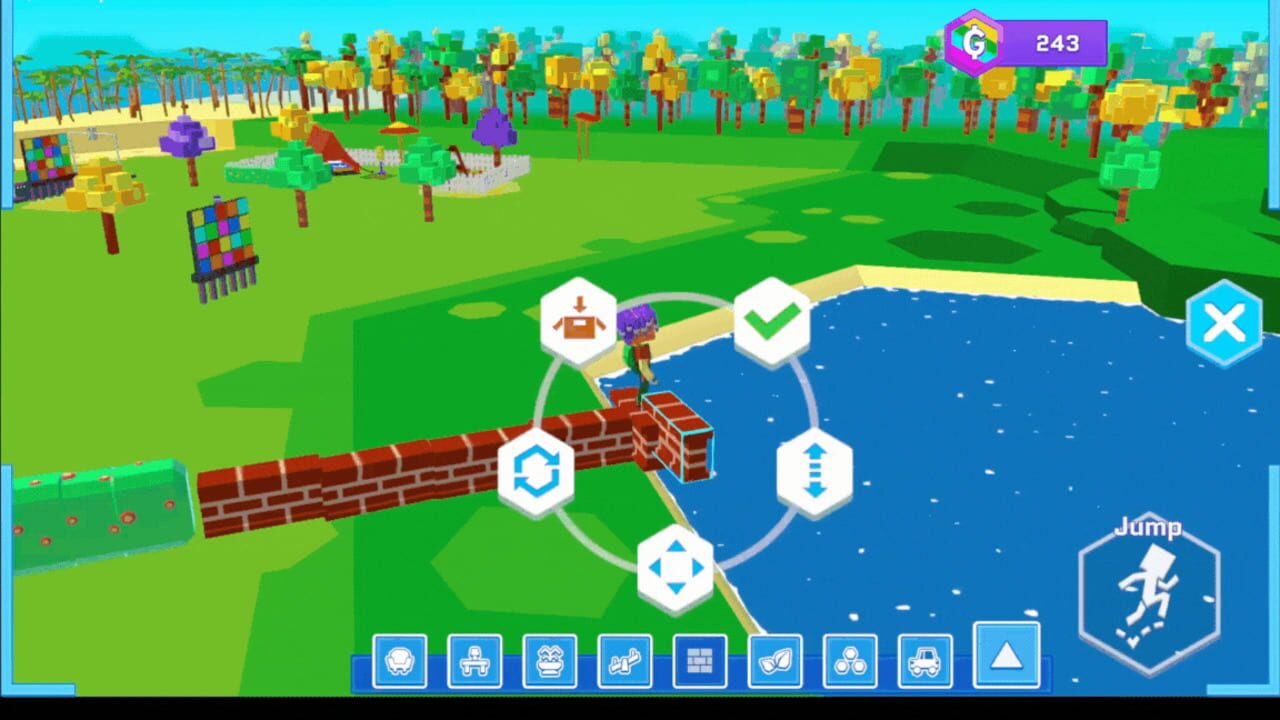This screenshot has width=1280, height=720.
Task: Click the 243 gem currency counter
Action: (x=1058, y=43)
